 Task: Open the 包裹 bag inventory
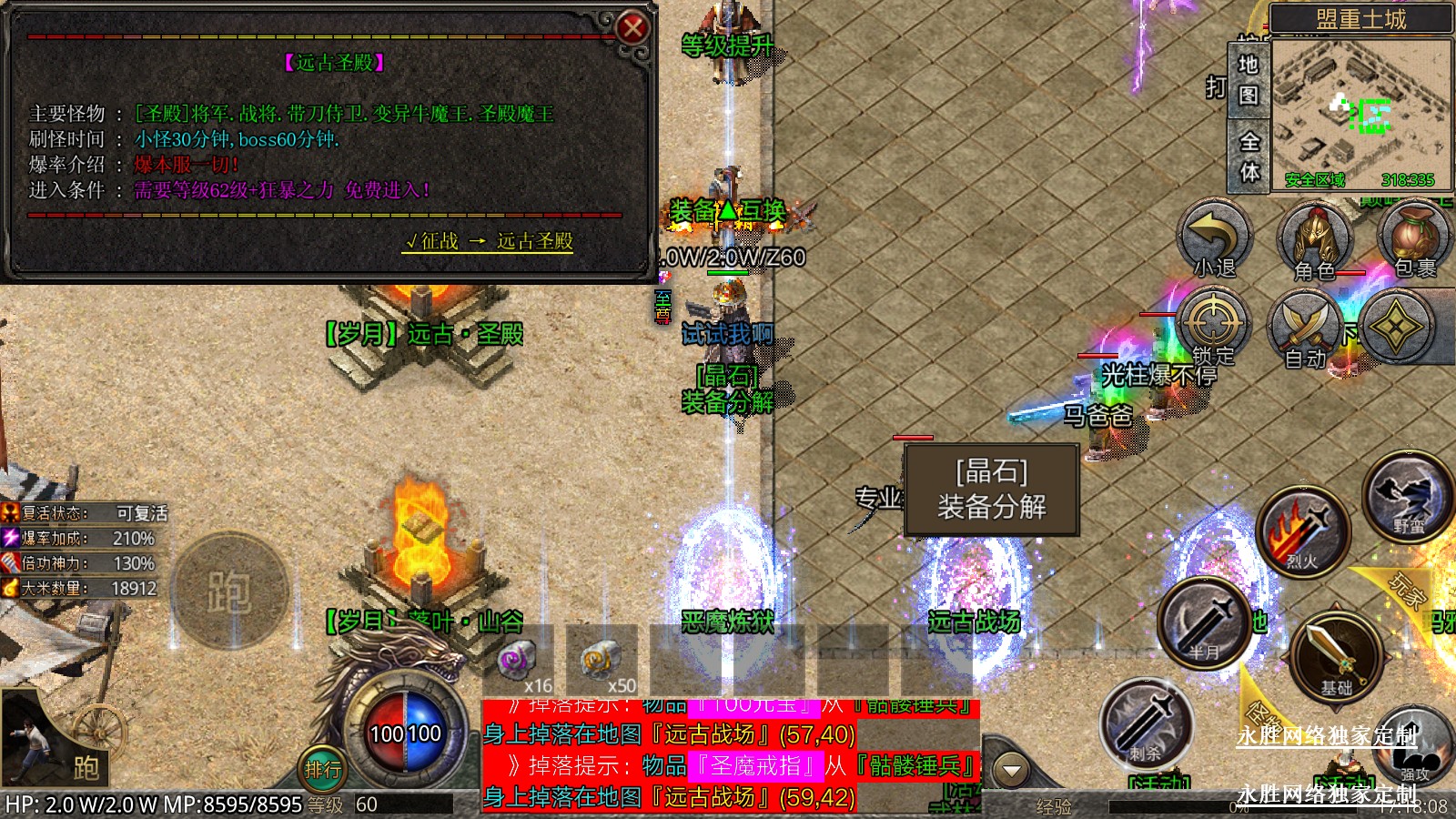click(1413, 238)
